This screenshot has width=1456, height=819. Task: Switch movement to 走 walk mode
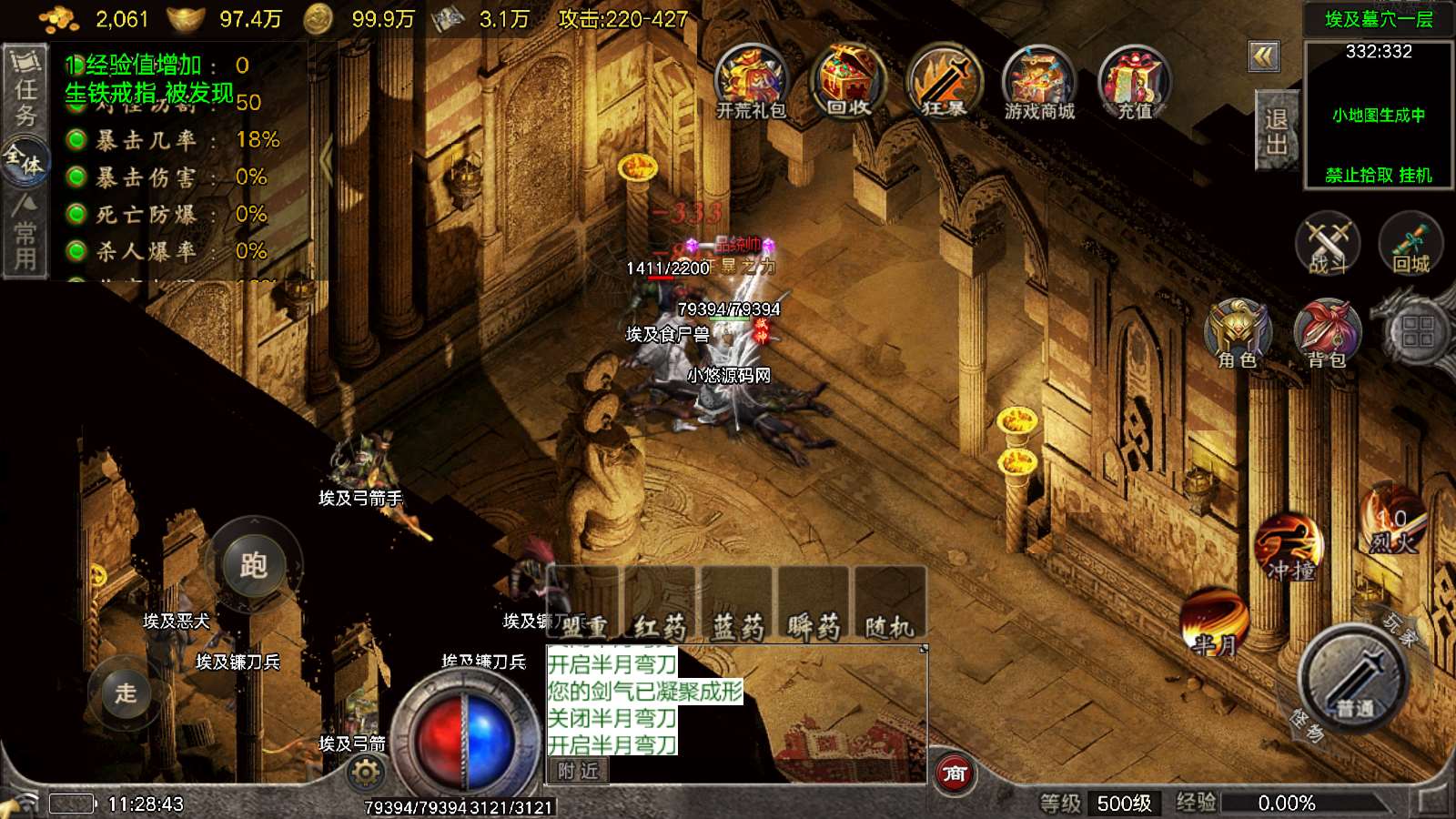click(125, 693)
